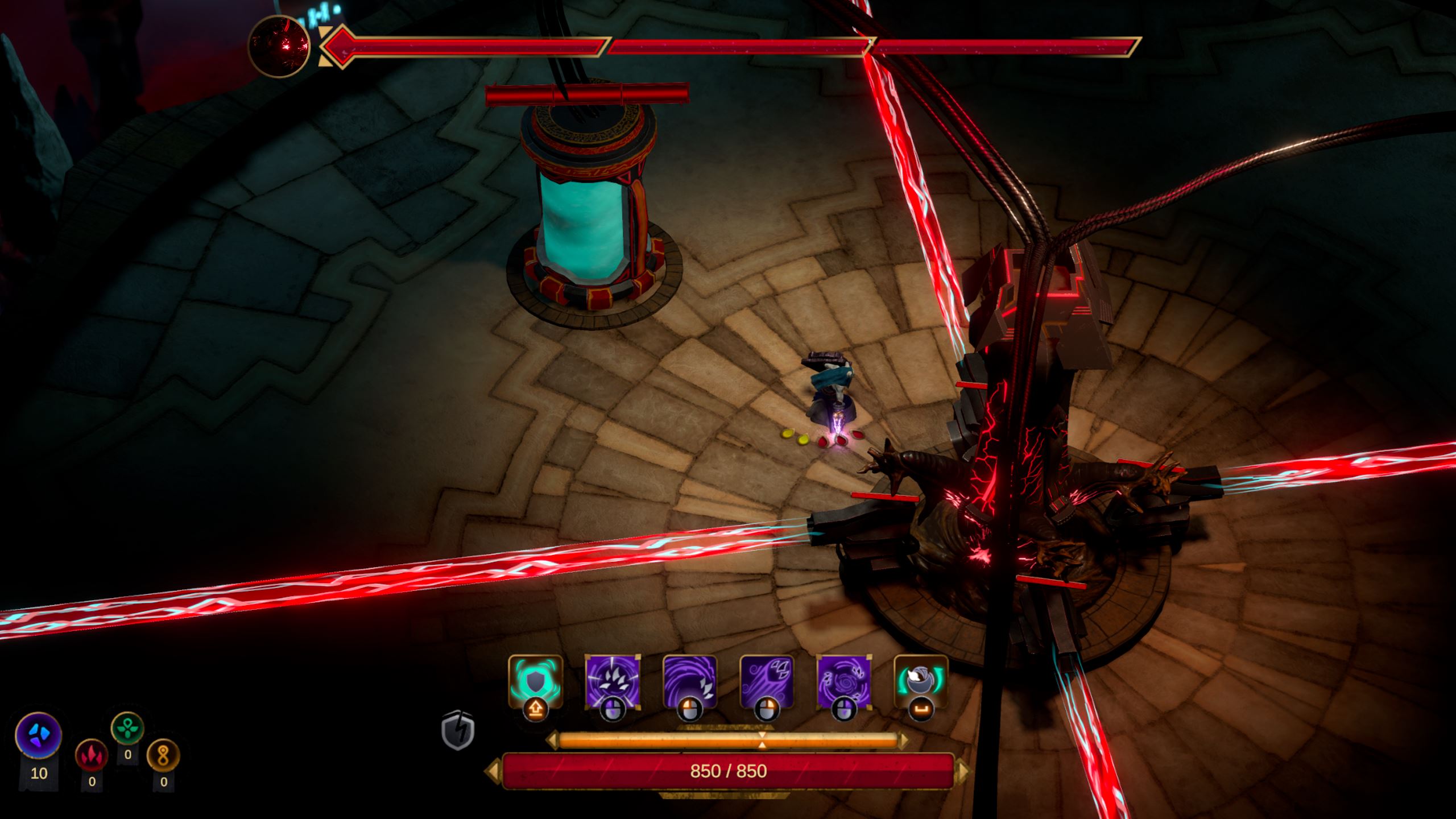Click the boss portrait beside the health bar

point(279,46)
